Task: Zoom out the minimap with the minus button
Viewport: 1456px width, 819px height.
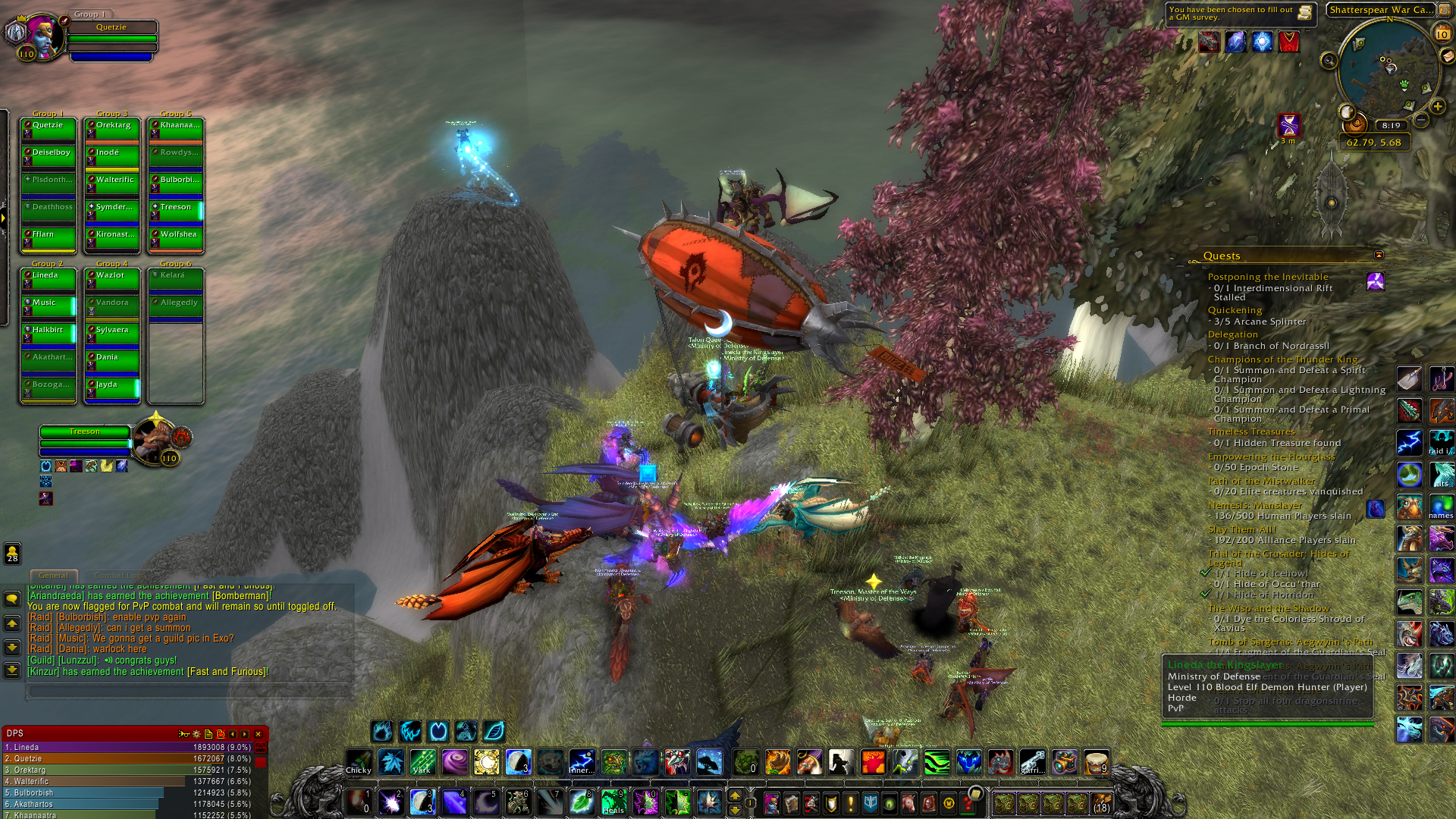Action: click(1422, 120)
